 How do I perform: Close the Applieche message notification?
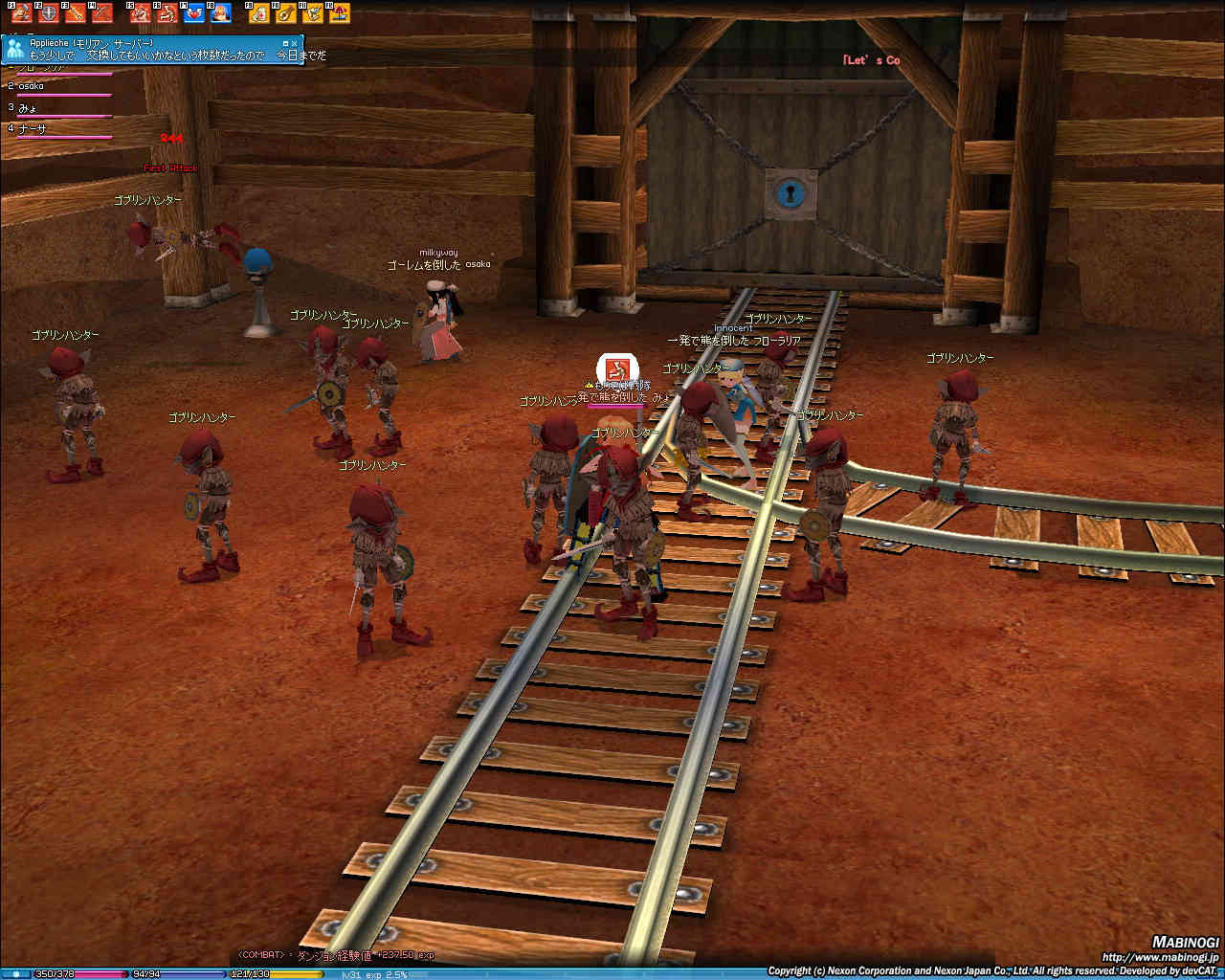(x=296, y=43)
